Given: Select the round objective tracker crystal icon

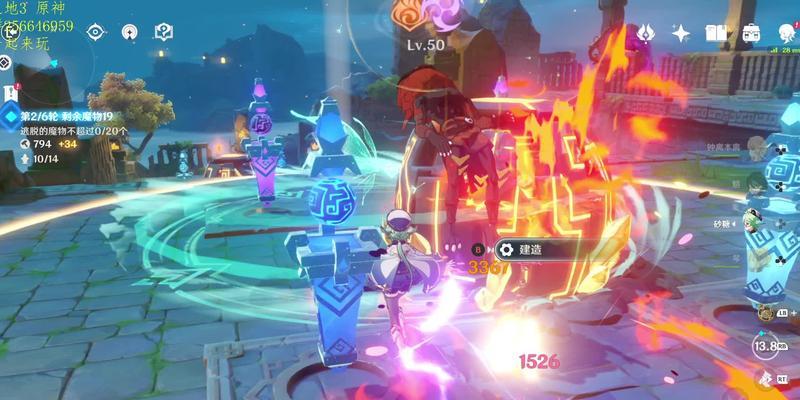Looking at the screenshot, I should (x=10, y=116).
